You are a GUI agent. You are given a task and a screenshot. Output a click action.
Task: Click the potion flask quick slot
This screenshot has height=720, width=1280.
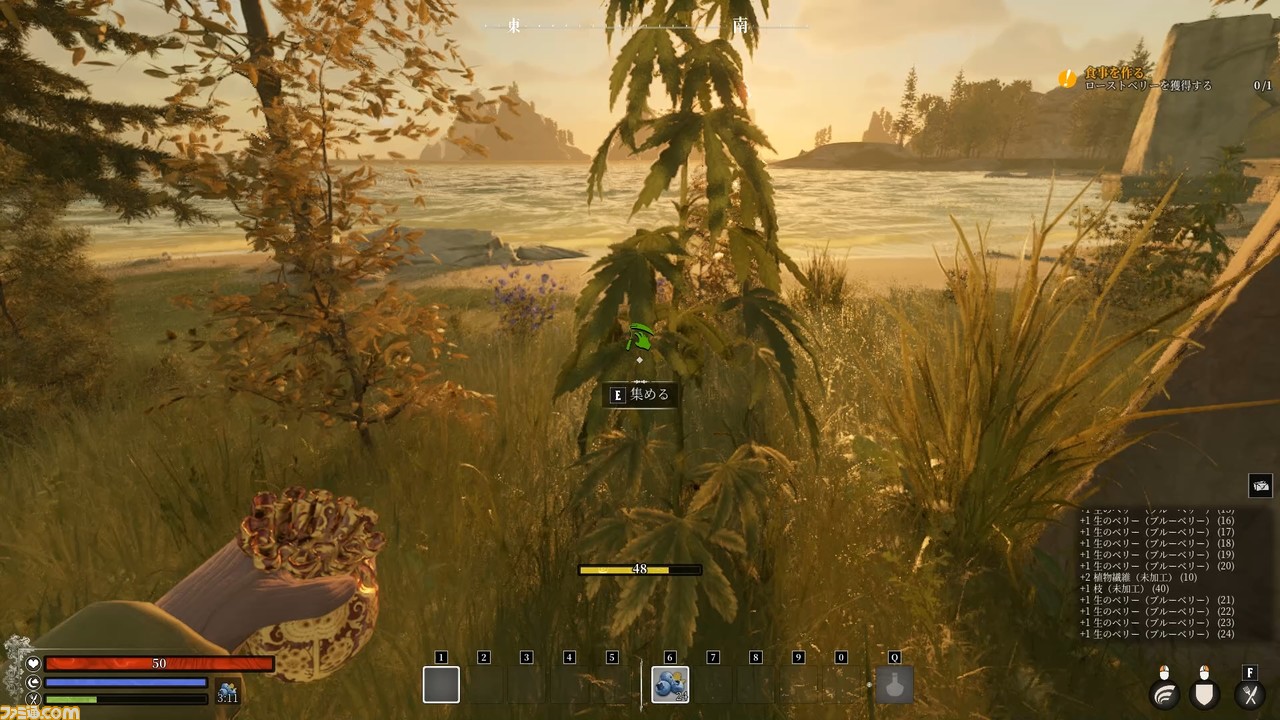(x=894, y=685)
